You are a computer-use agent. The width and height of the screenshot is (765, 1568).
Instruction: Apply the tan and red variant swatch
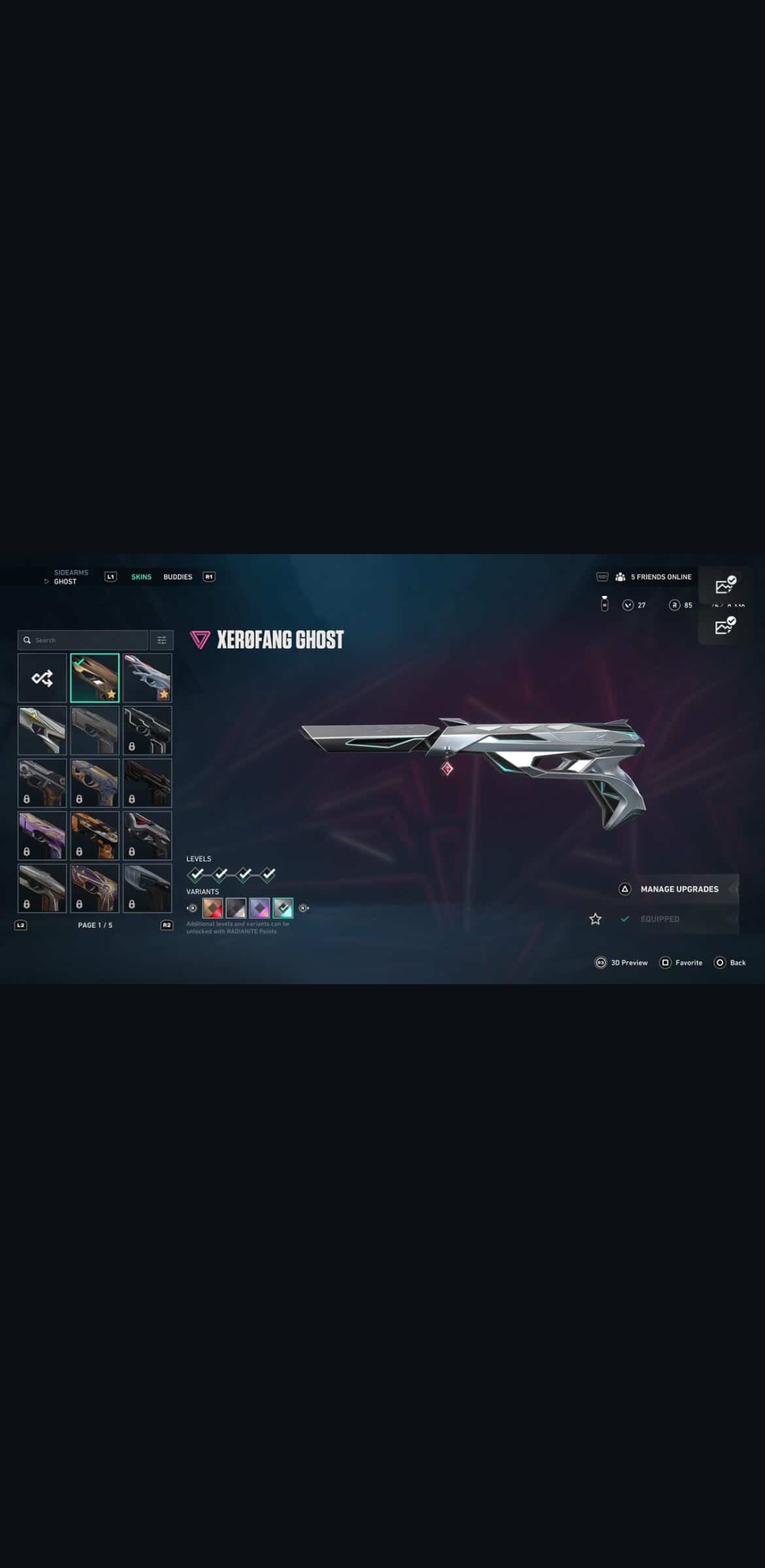click(x=212, y=908)
